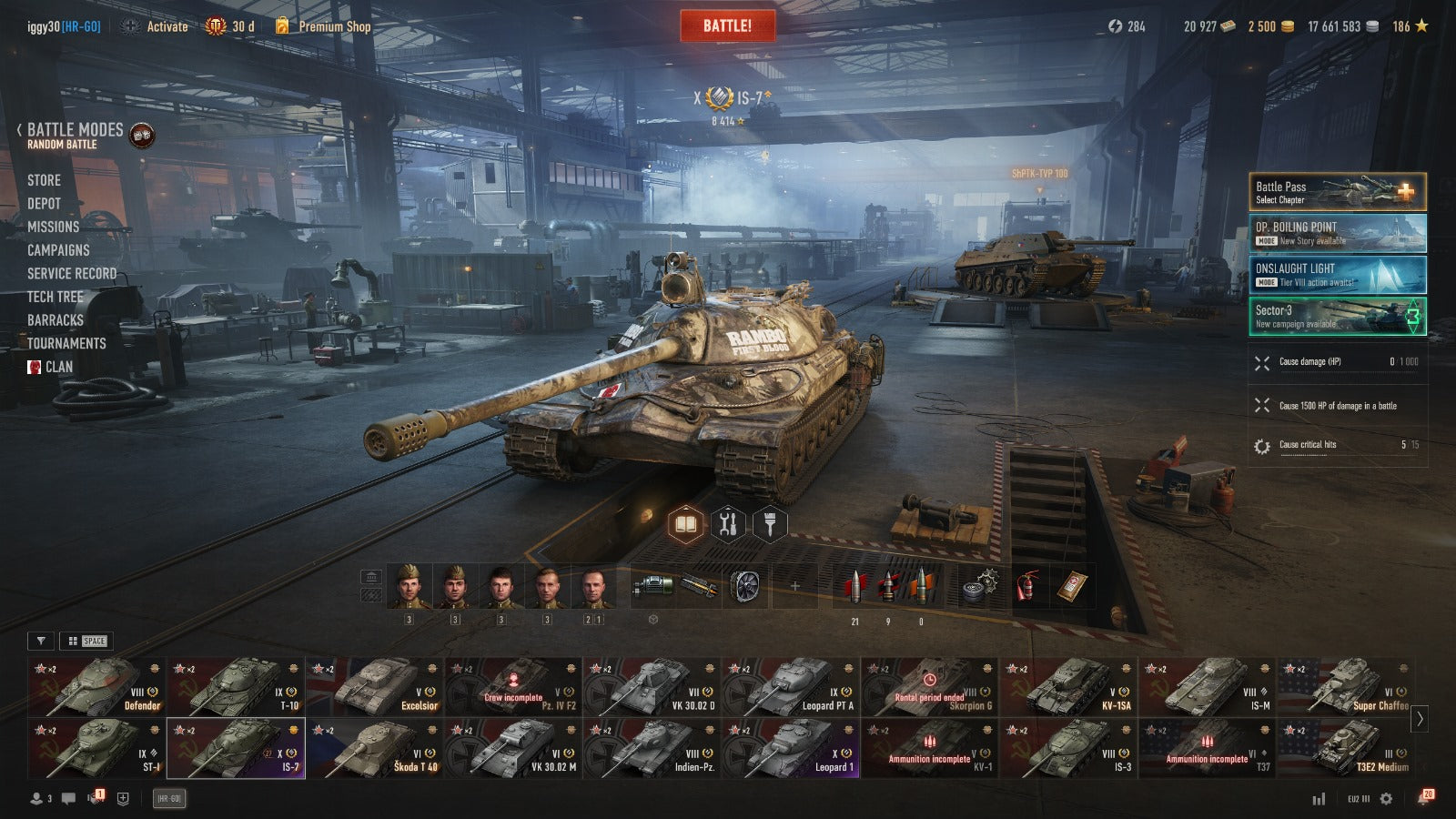Open the Clan page
The height and width of the screenshot is (819, 1456).
click(58, 367)
